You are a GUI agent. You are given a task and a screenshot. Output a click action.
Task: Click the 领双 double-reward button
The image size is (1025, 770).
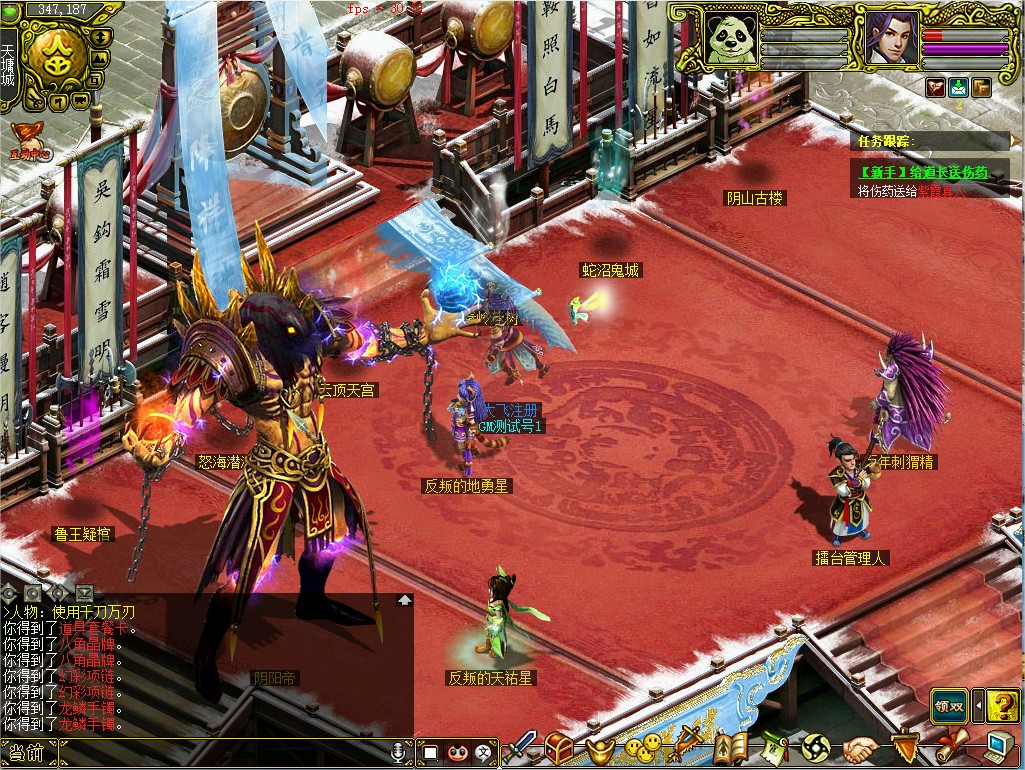click(950, 706)
